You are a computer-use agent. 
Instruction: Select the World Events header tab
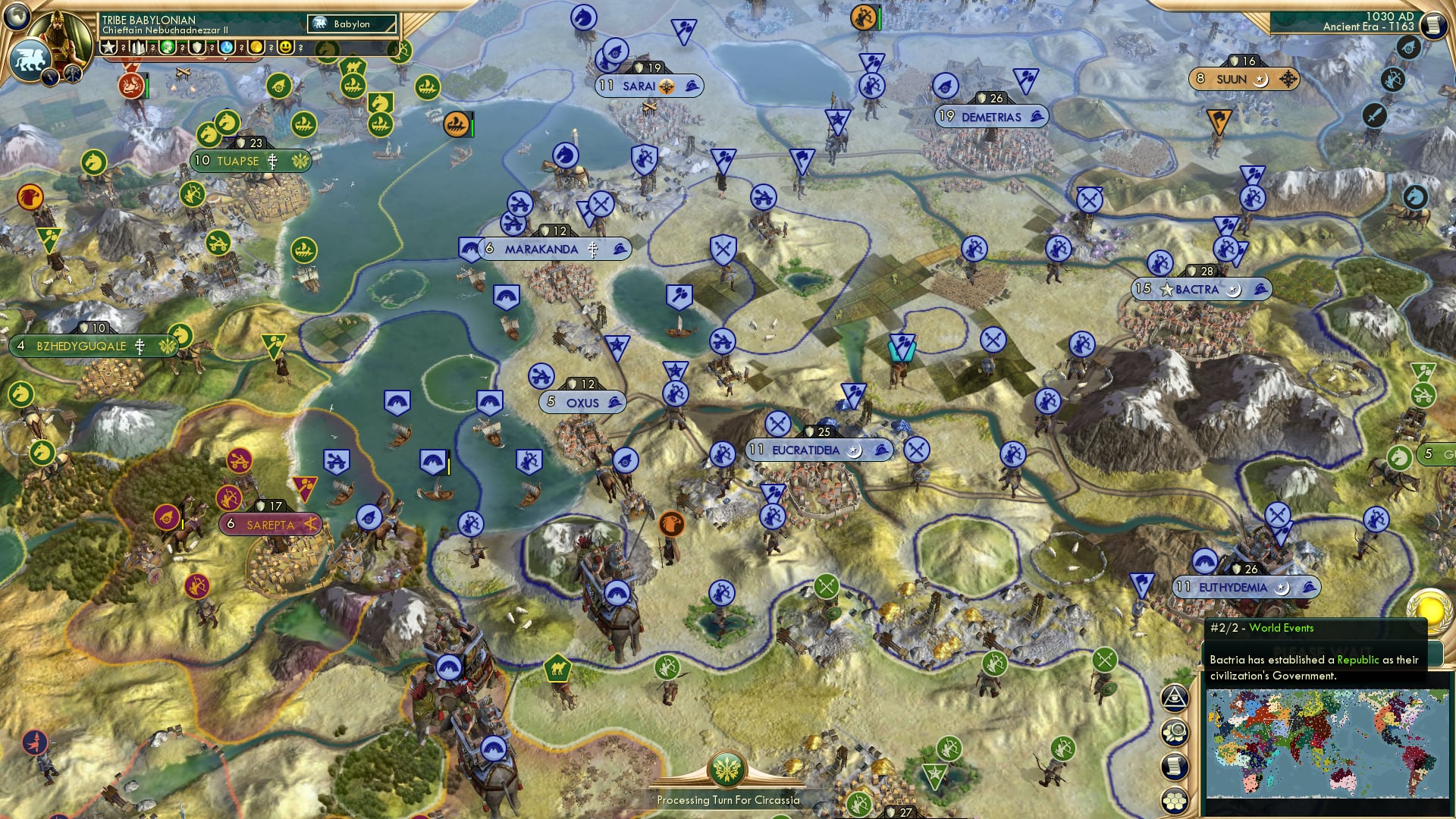1282,628
